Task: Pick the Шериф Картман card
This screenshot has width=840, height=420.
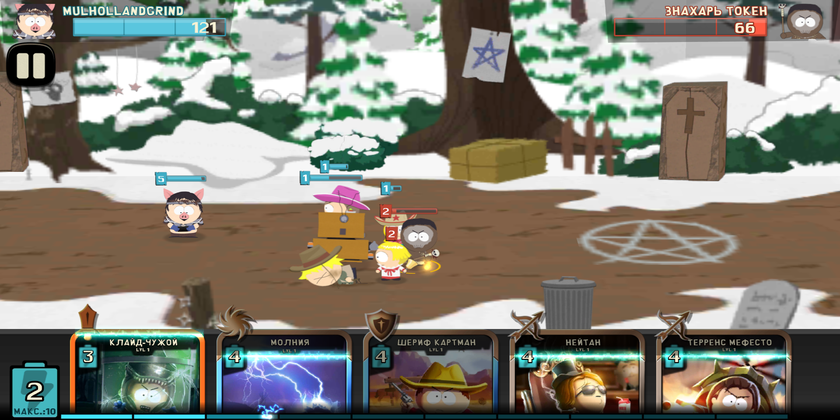Action: 431,377
